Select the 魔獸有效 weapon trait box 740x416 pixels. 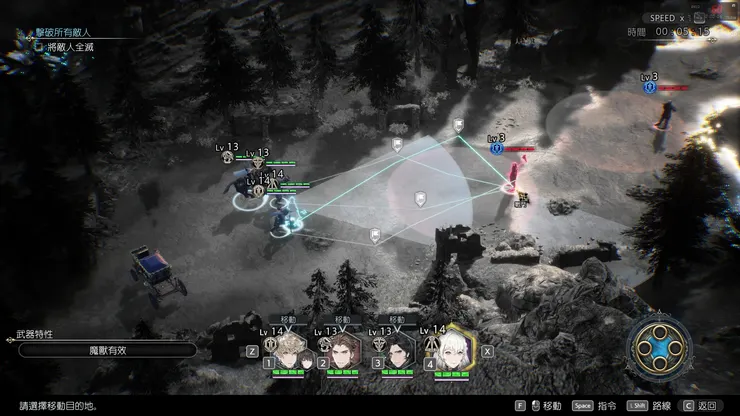107,350
